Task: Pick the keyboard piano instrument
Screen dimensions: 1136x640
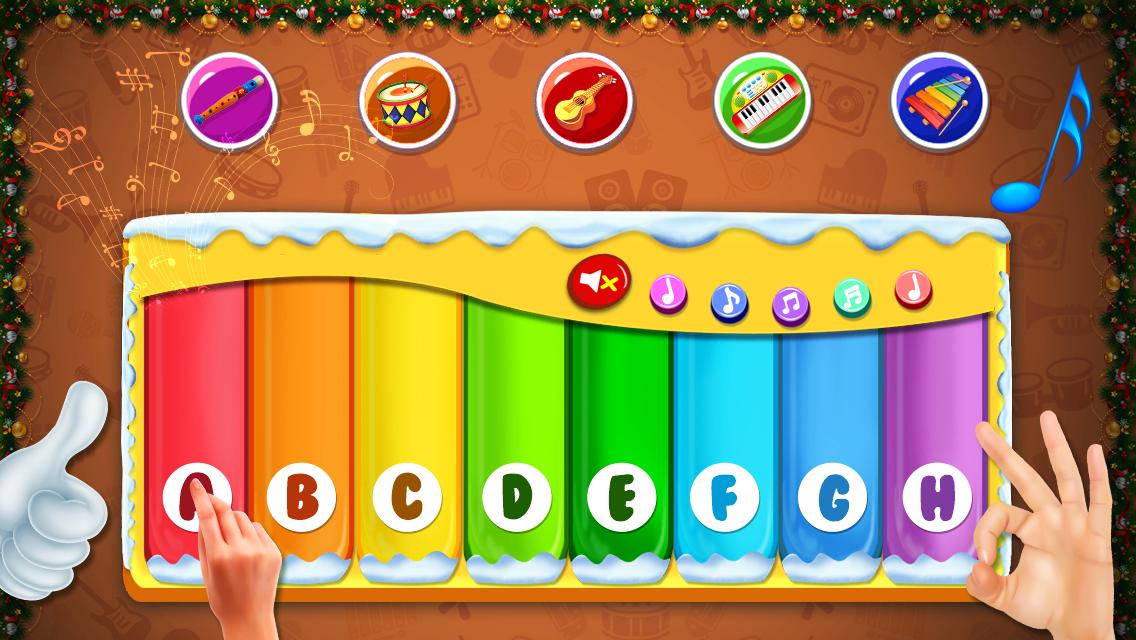Action: click(762, 100)
